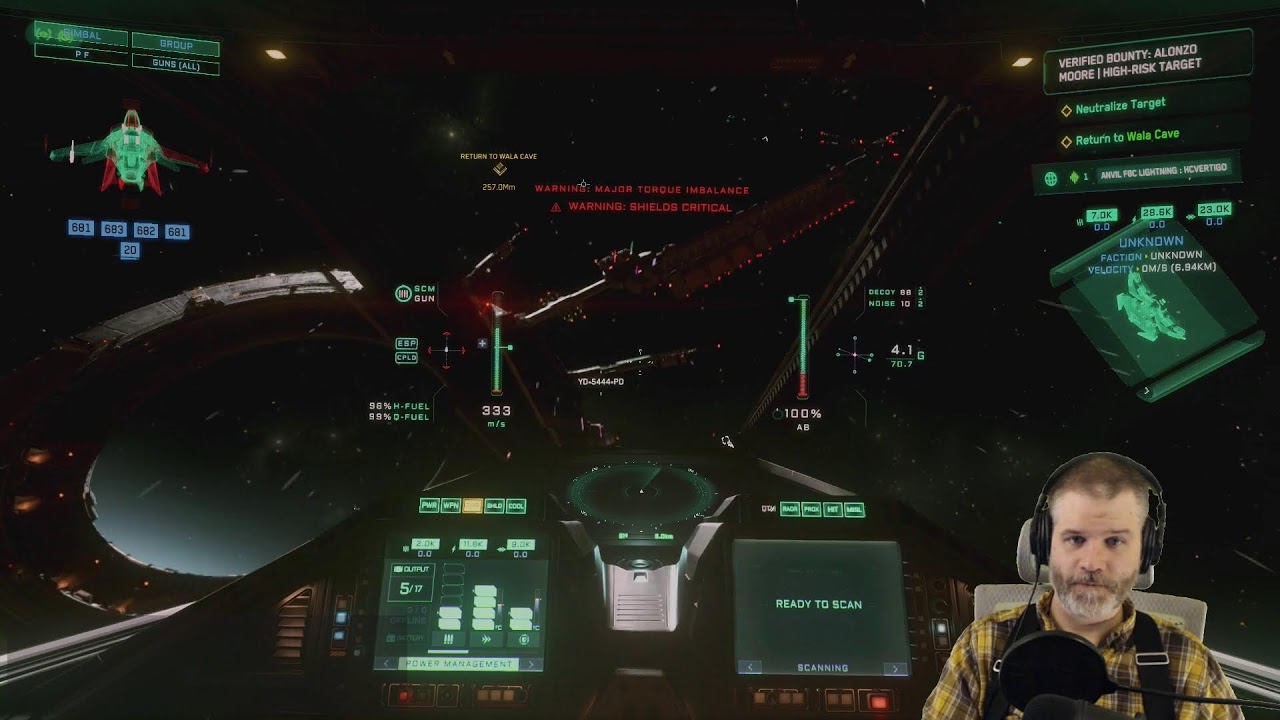Go to previous screen before Power Management
This screenshot has height=720, width=1280.
pos(387,664)
